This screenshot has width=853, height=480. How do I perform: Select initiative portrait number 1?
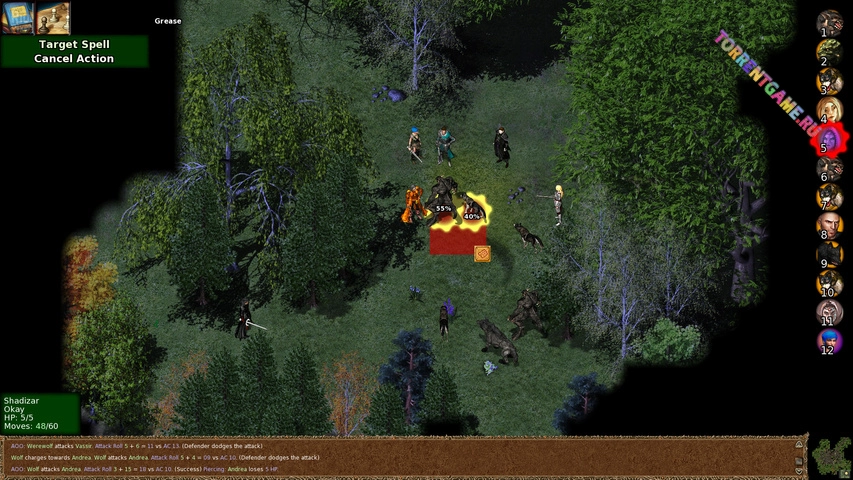coord(829,21)
